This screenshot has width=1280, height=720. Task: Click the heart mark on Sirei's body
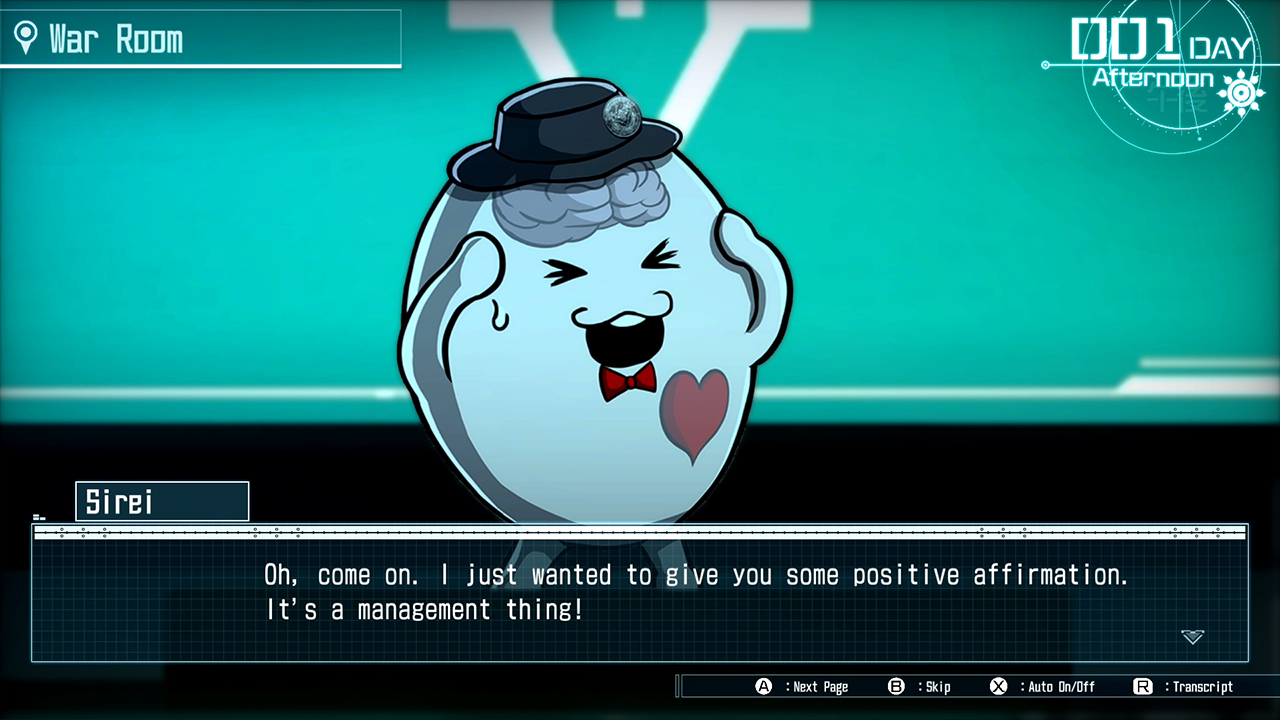[698, 406]
